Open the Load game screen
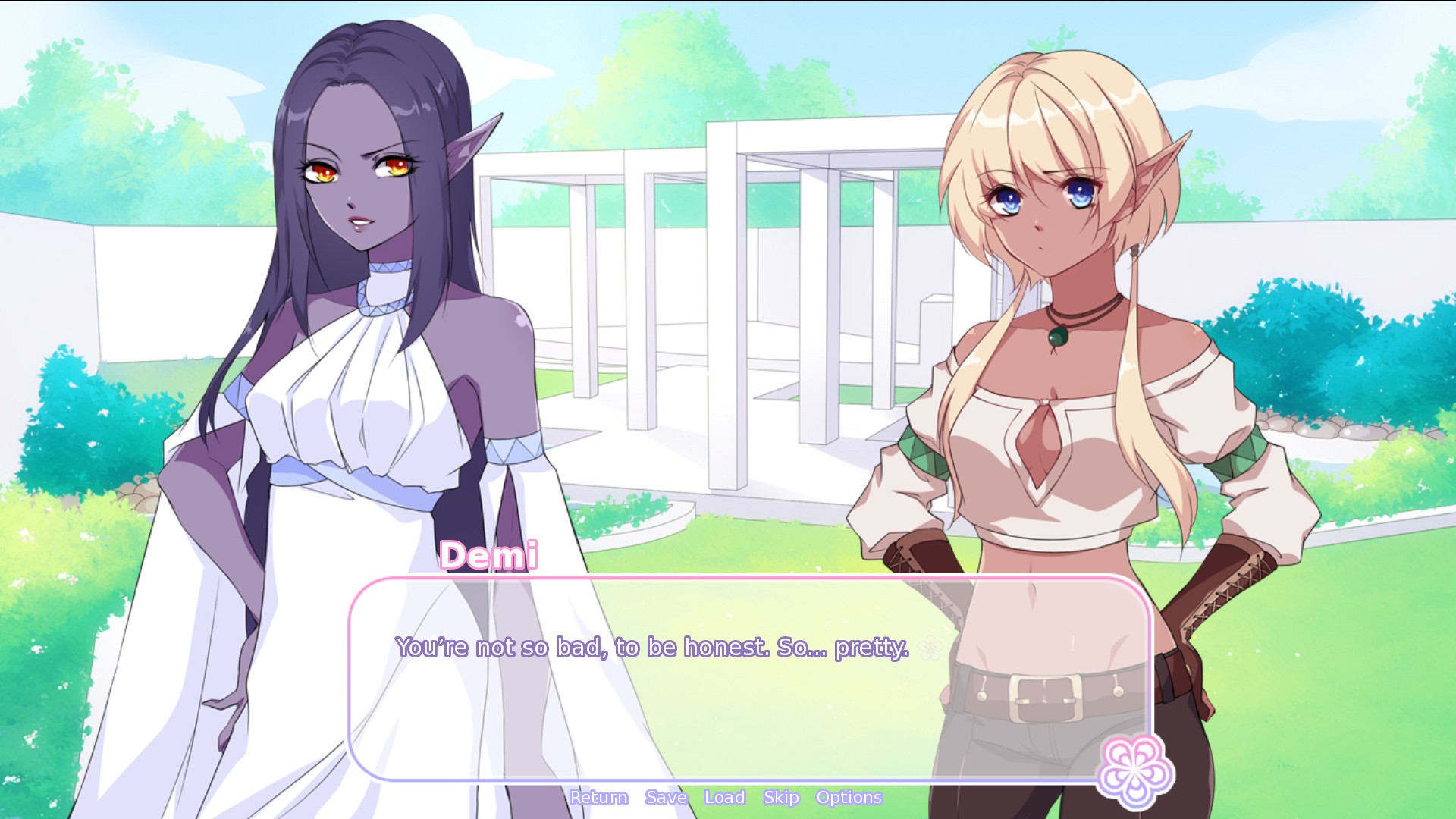The width and height of the screenshot is (1456, 819). point(724,798)
